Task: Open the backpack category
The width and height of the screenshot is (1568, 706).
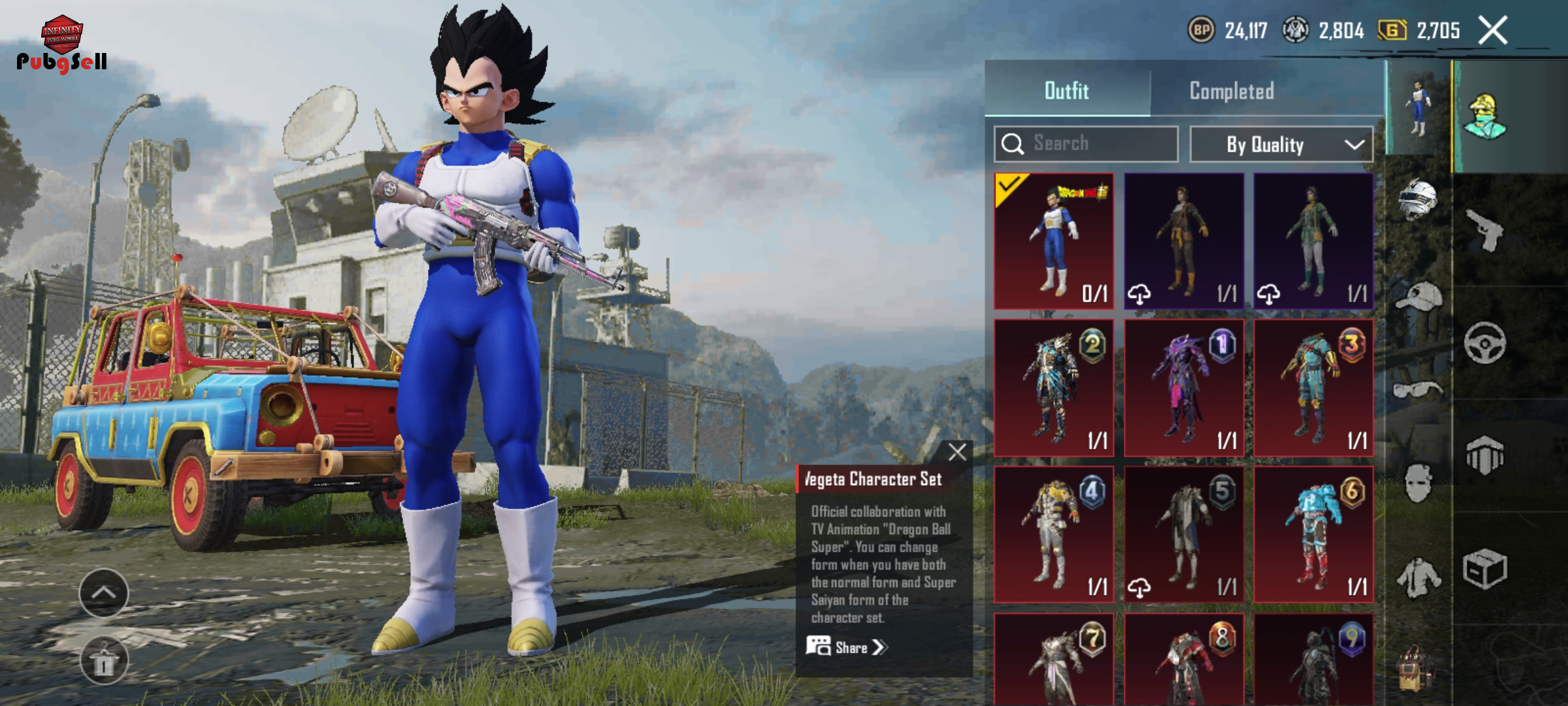Action: click(1415, 669)
